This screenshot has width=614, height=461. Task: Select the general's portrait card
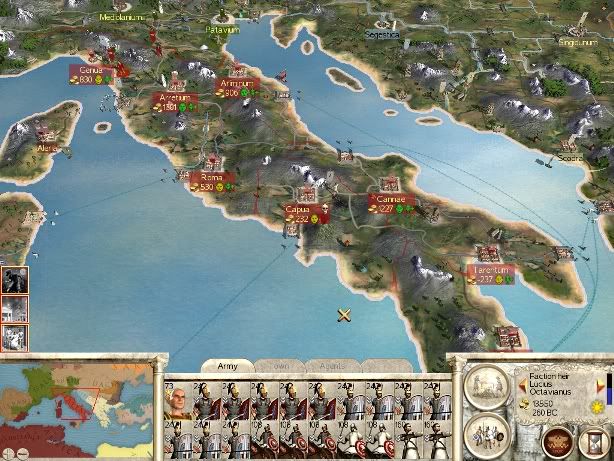[178, 402]
